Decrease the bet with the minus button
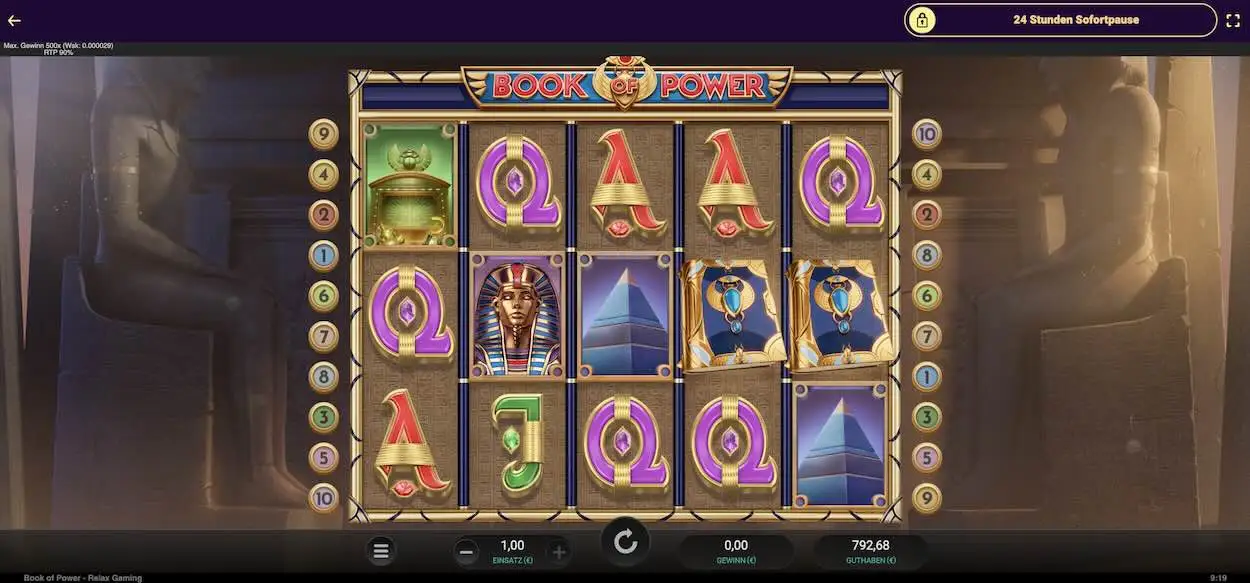This screenshot has width=1250, height=583. point(466,551)
